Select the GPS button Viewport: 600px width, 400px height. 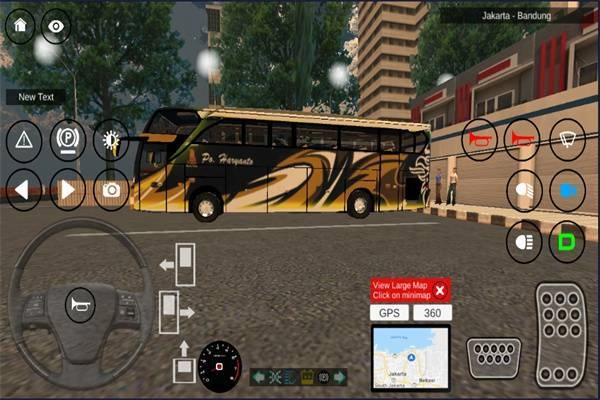point(389,313)
